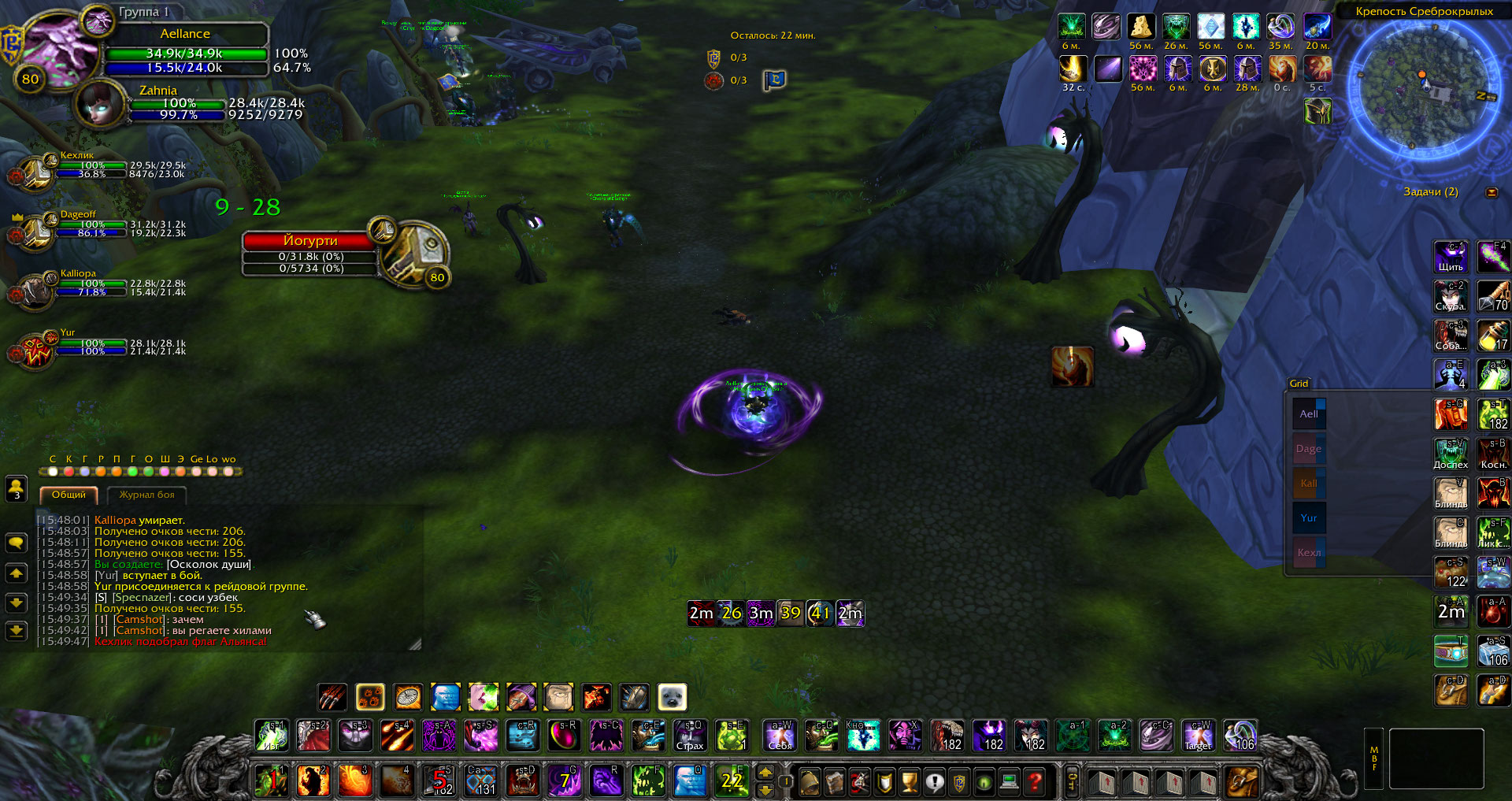Click Zahnia's pet portrait frame
Image resolution: width=1512 pixels, height=801 pixels.
pyautogui.click(x=99, y=103)
